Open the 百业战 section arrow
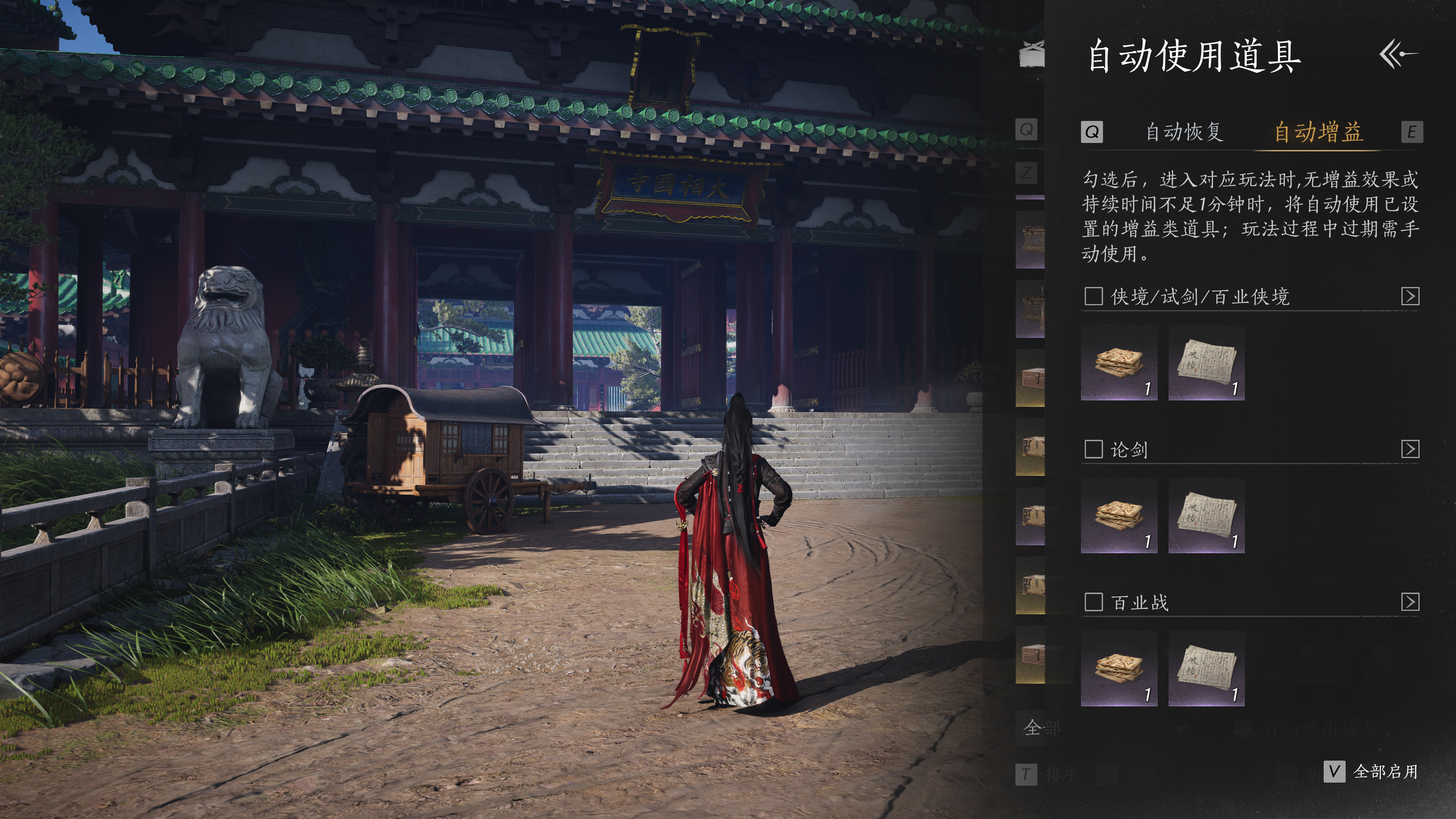 (1410, 602)
